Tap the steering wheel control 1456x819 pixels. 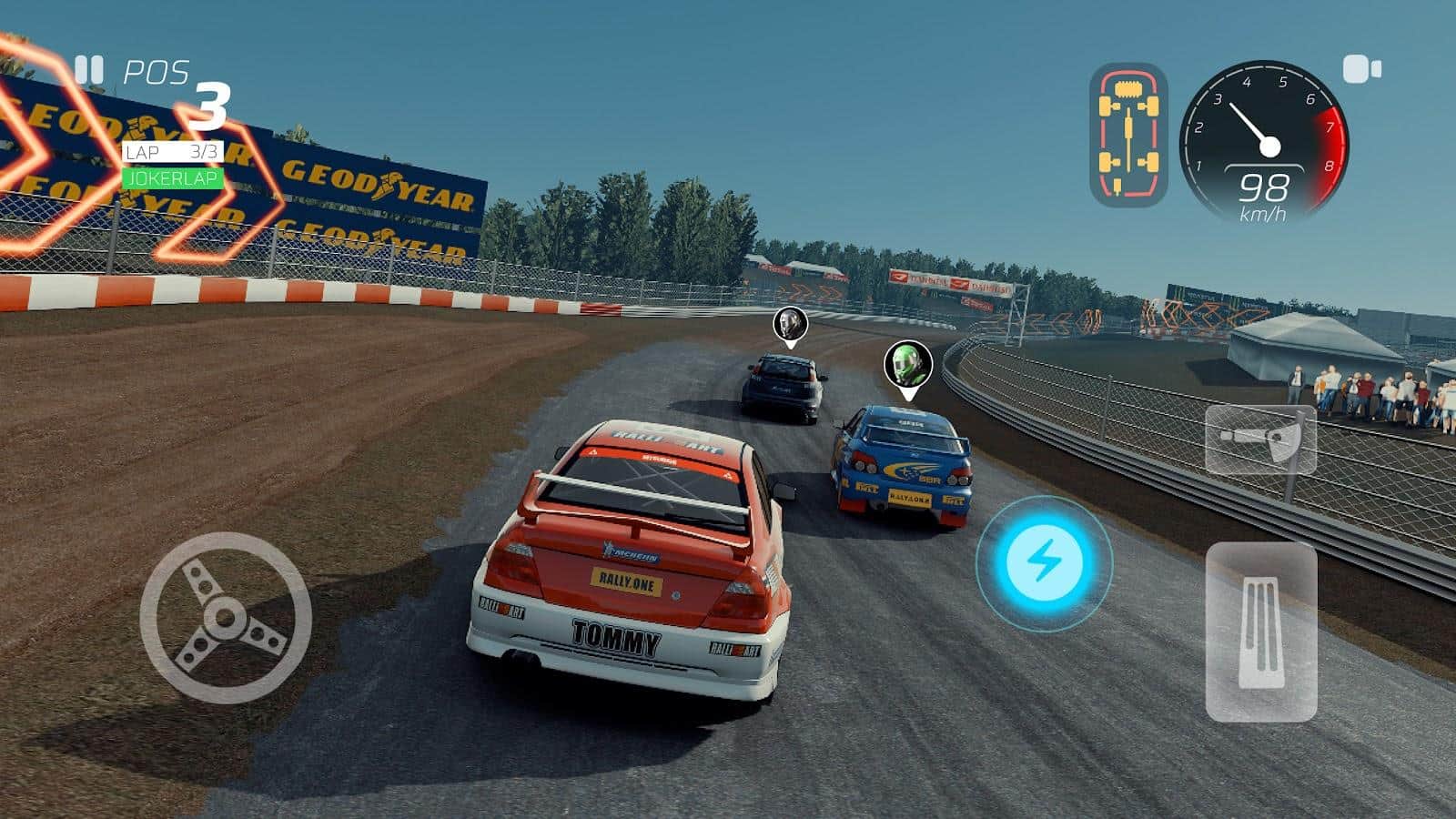(226, 618)
